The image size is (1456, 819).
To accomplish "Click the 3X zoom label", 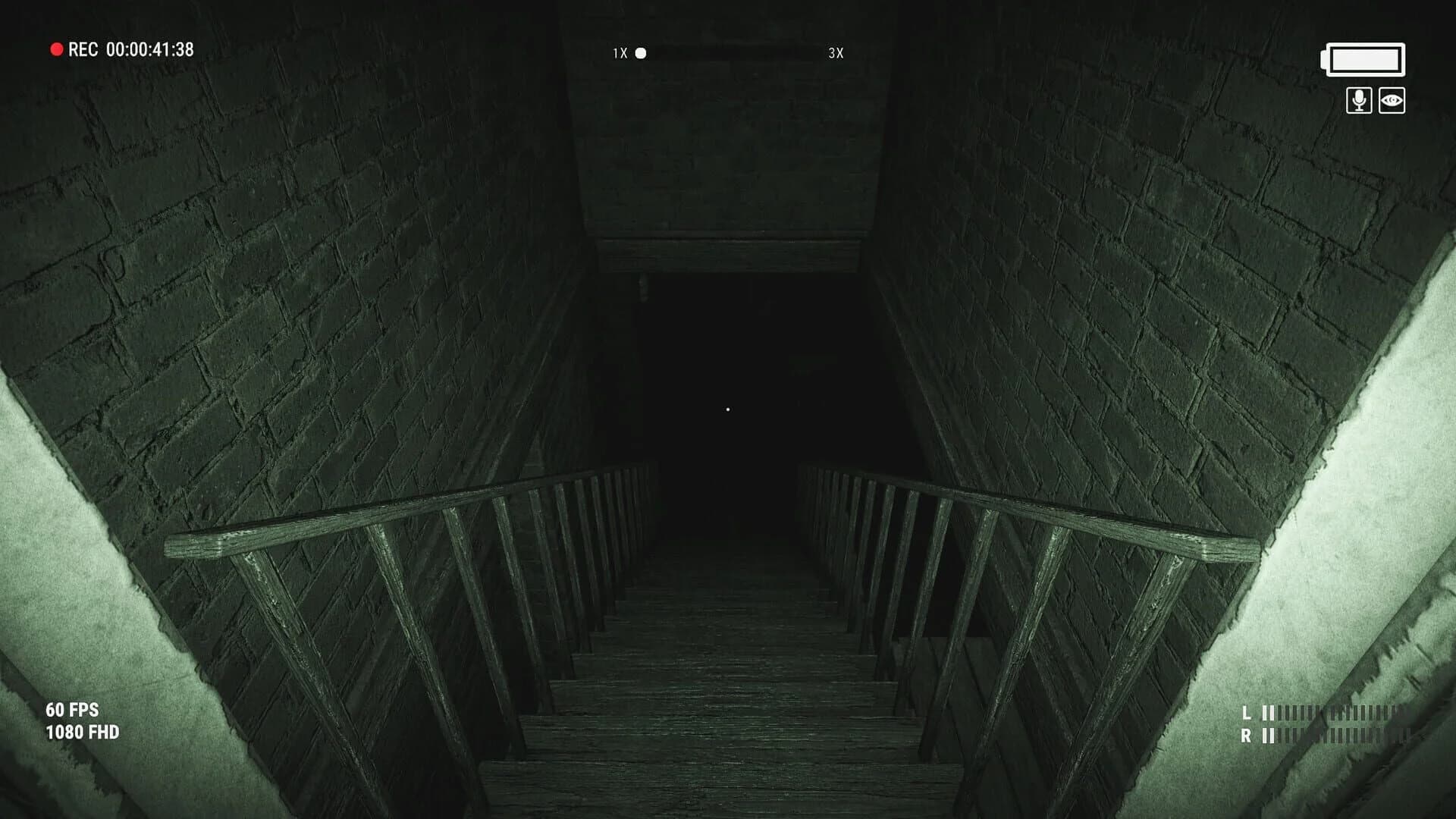I will coord(835,54).
